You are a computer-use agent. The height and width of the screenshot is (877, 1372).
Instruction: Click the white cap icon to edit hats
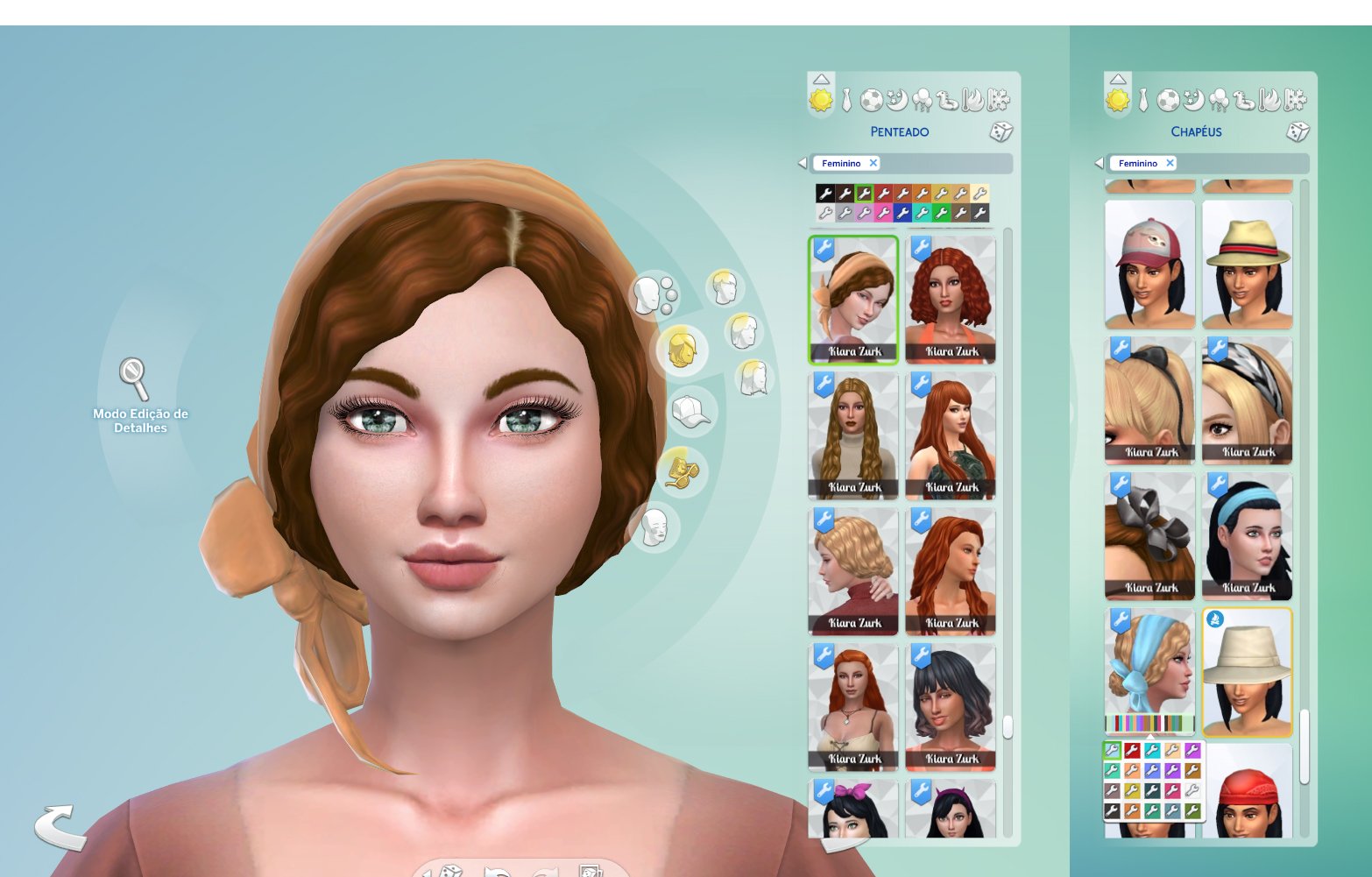click(x=689, y=410)
